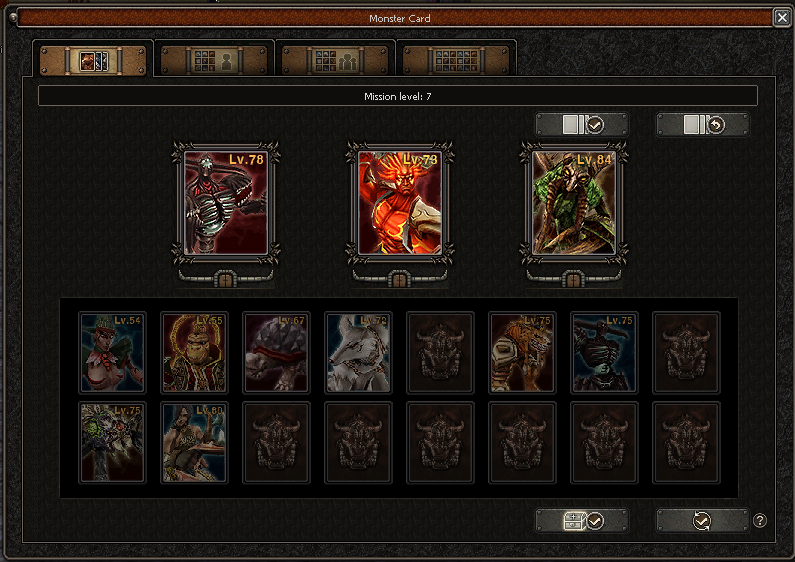The image size is (795, 562).
Task: Pick the Lv.67 spiked beast card
Action: (276, 353)
